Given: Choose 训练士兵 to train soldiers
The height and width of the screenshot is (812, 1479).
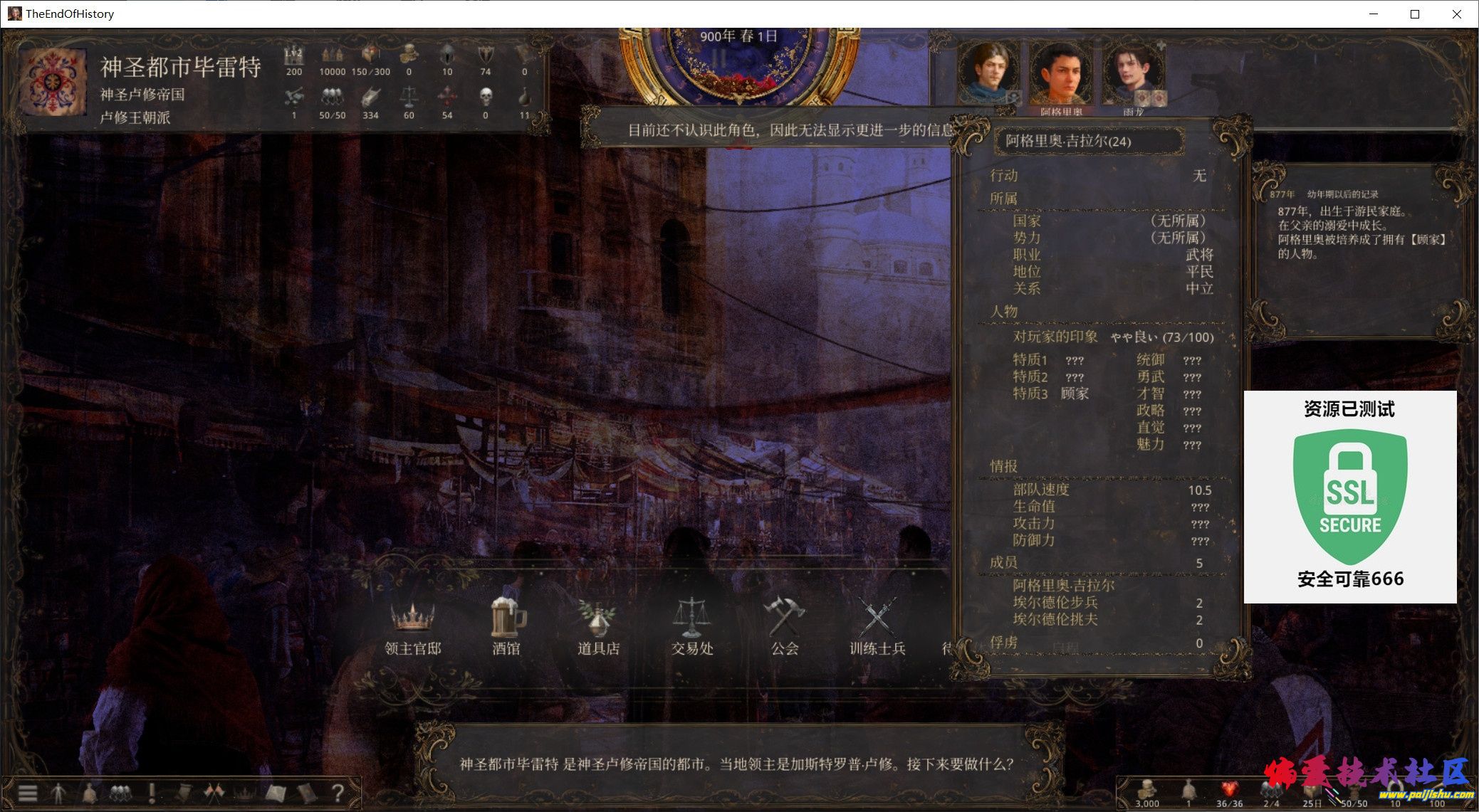Looking at the screenshot, I should pyautogui.click(x=877, y=627).
